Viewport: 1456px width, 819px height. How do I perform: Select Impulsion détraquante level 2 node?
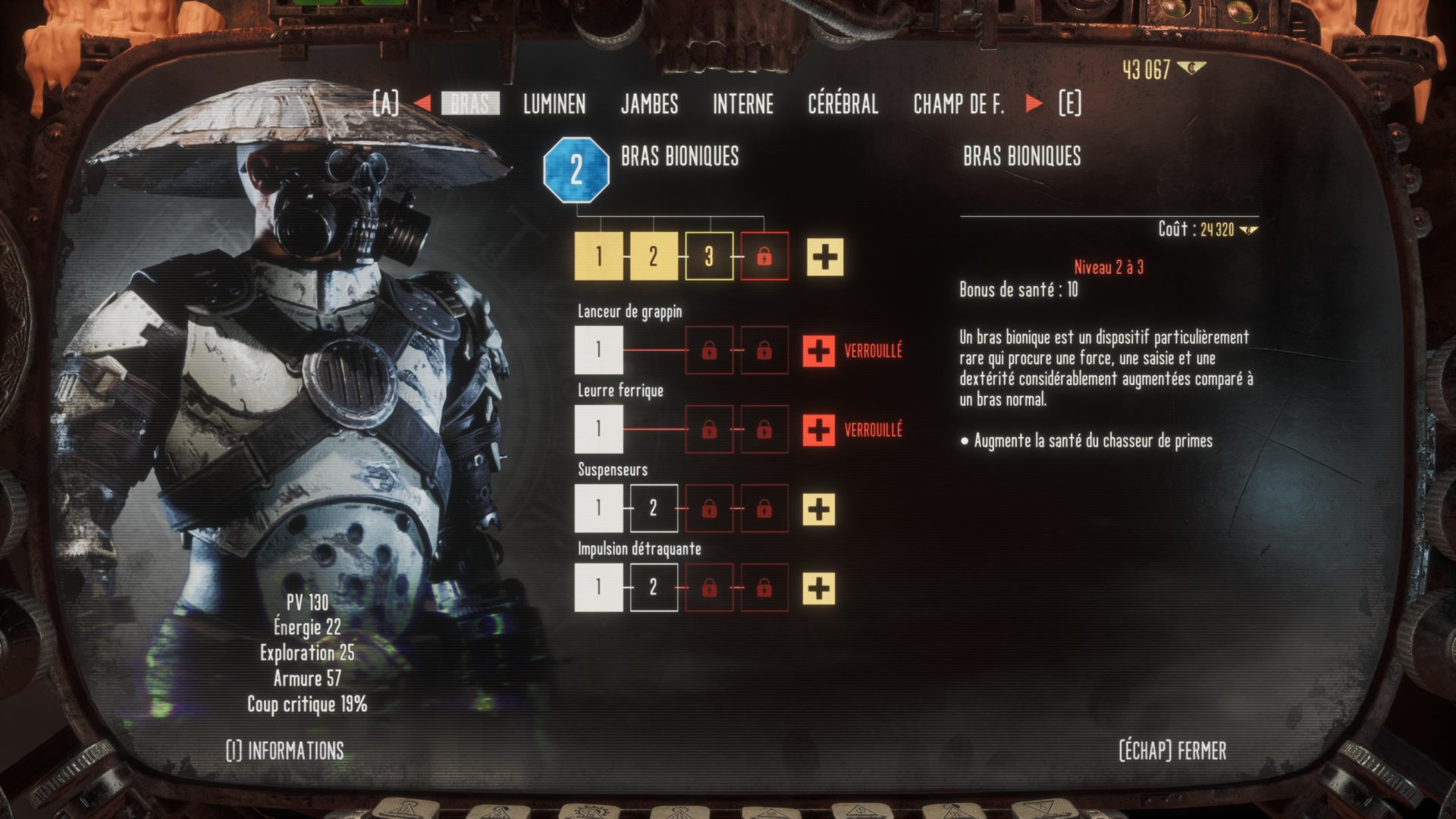653,588
